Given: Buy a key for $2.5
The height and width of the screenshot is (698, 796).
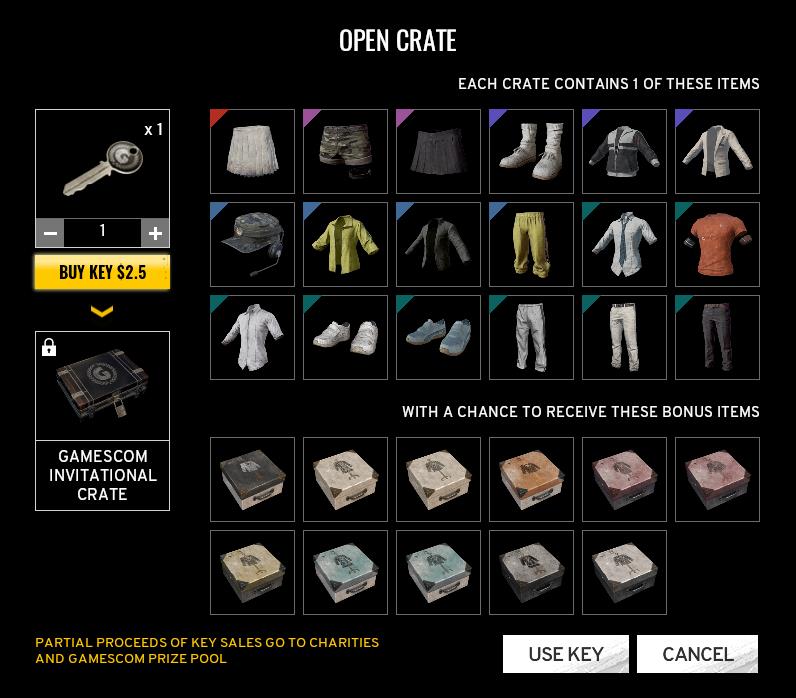Looking at the screenshot, I should coord(102,272).
